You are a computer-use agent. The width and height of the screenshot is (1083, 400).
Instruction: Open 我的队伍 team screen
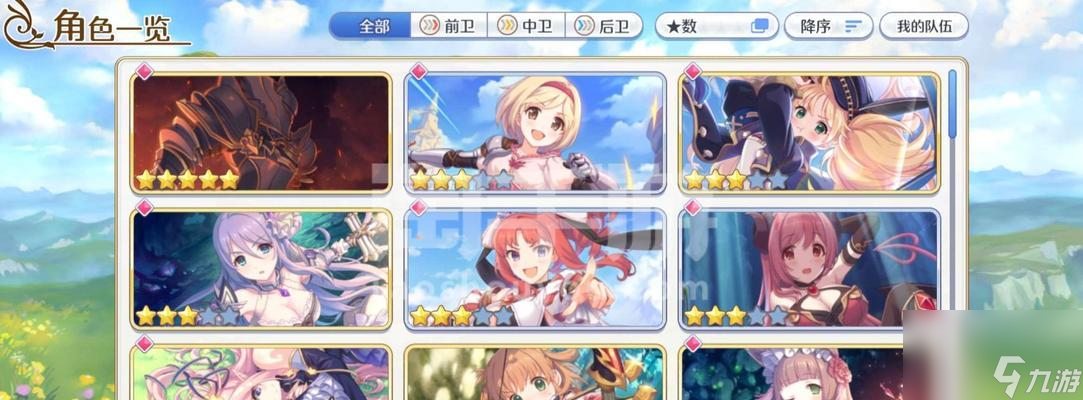coord(923,26)
